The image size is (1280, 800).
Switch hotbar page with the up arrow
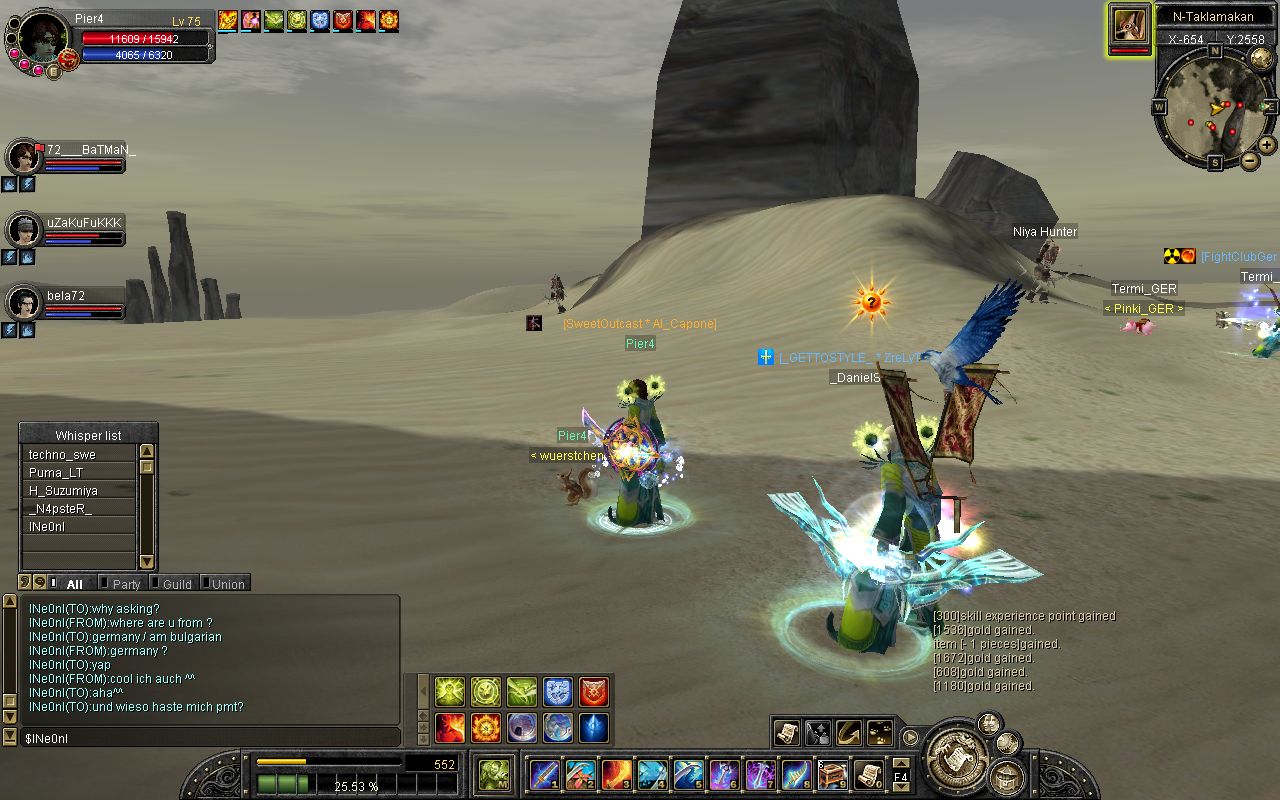[x=901, y=765]
